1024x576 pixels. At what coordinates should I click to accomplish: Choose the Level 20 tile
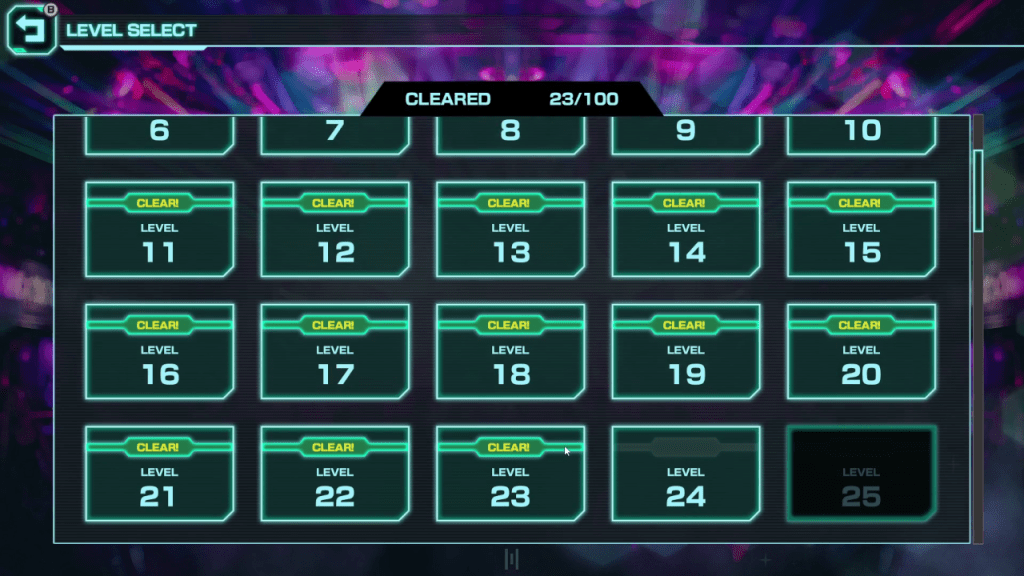click(x=861, y=352)
